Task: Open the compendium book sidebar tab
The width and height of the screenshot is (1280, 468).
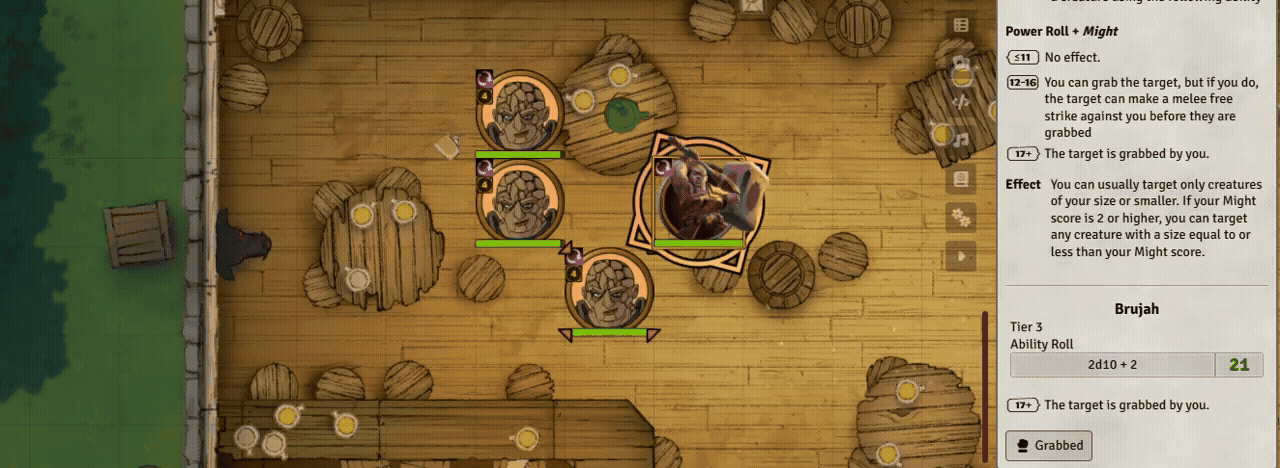Action: click(961, 179)
